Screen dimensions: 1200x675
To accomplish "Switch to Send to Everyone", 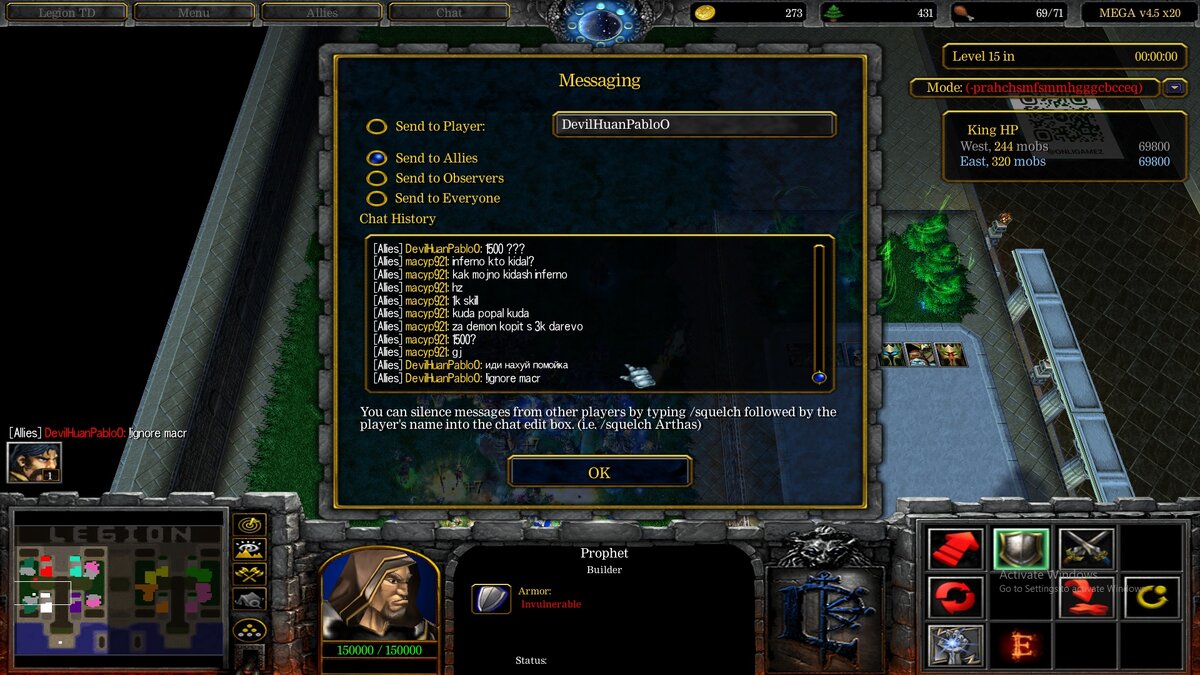I will [377, 198].
